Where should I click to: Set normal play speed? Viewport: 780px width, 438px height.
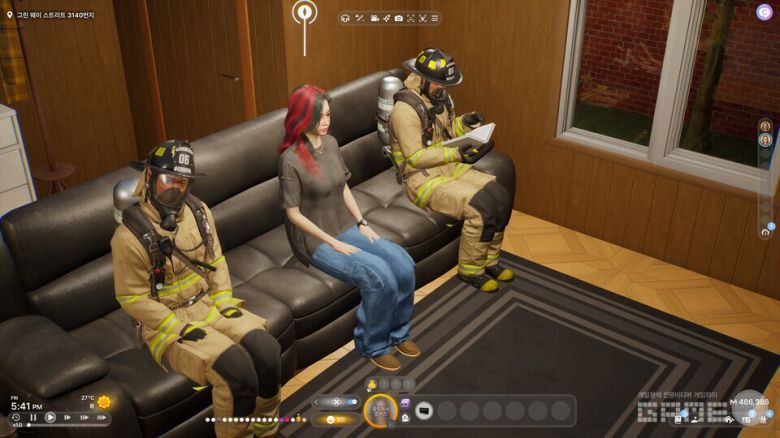50,418
